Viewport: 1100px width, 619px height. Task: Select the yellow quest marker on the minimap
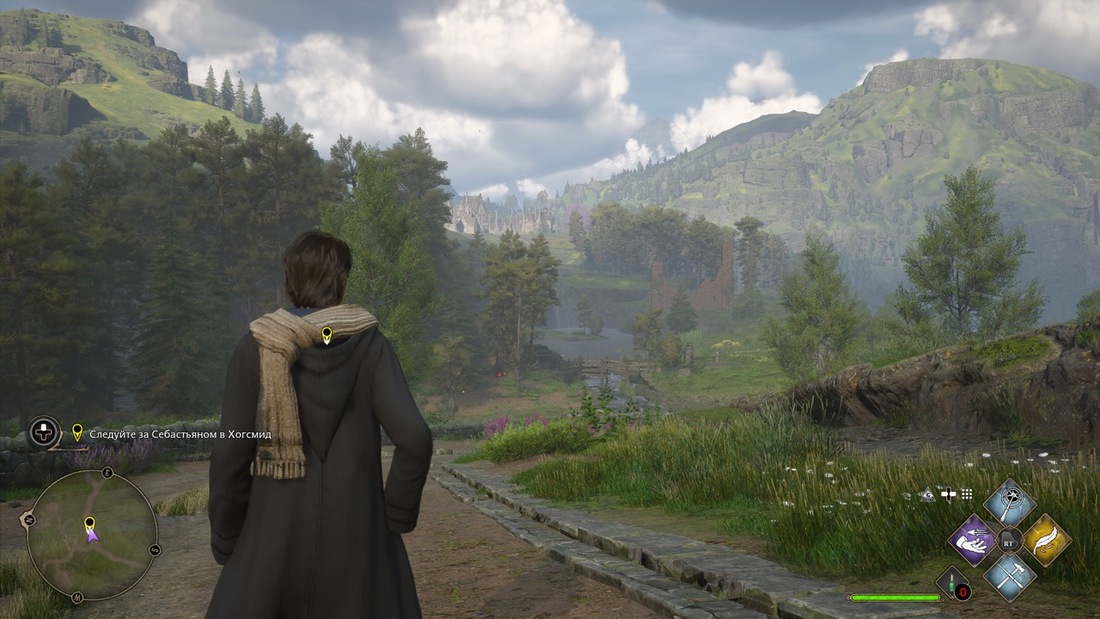[x=89, y=523]
